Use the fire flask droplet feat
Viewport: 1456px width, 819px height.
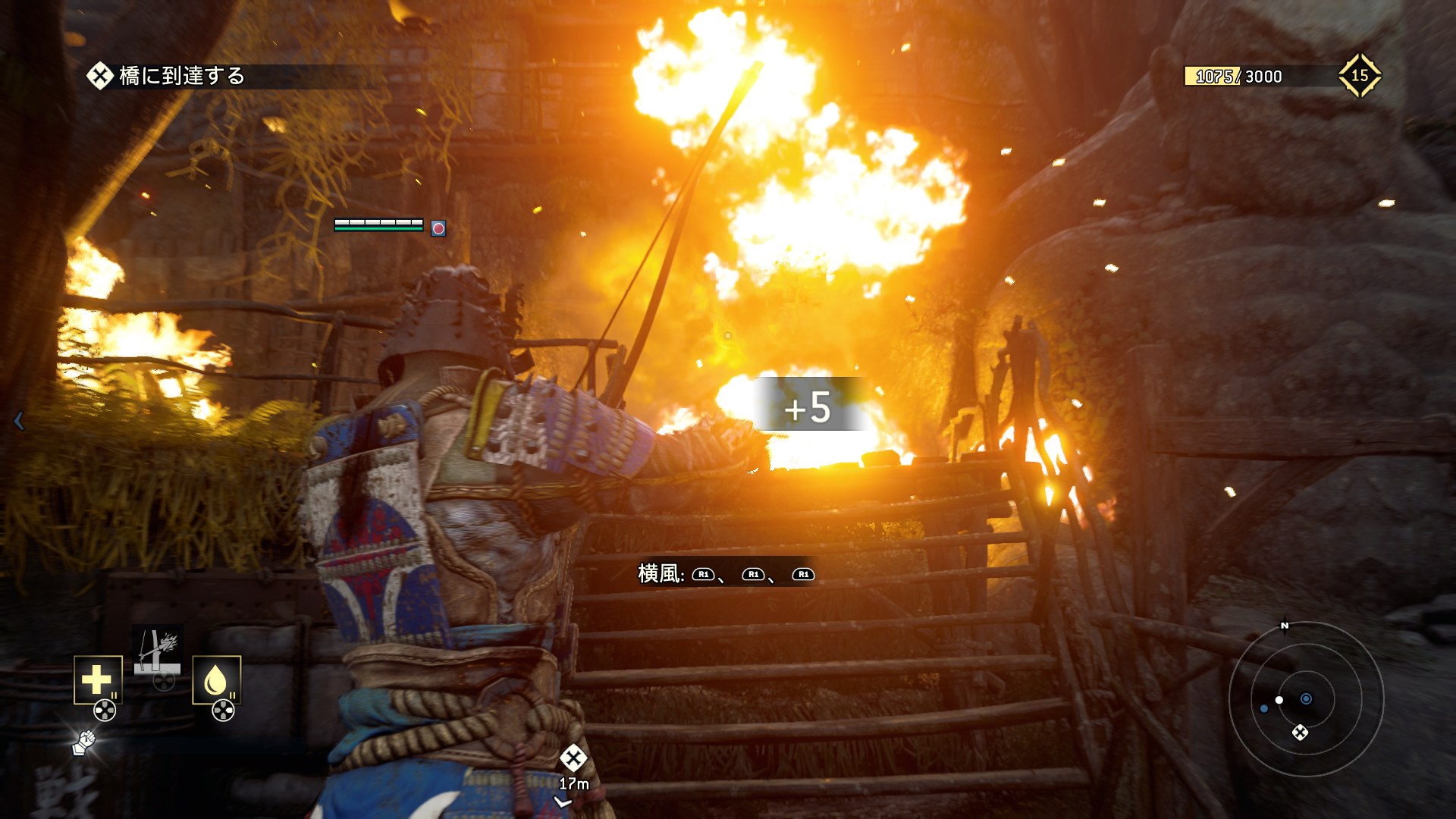tap(216, 679)
